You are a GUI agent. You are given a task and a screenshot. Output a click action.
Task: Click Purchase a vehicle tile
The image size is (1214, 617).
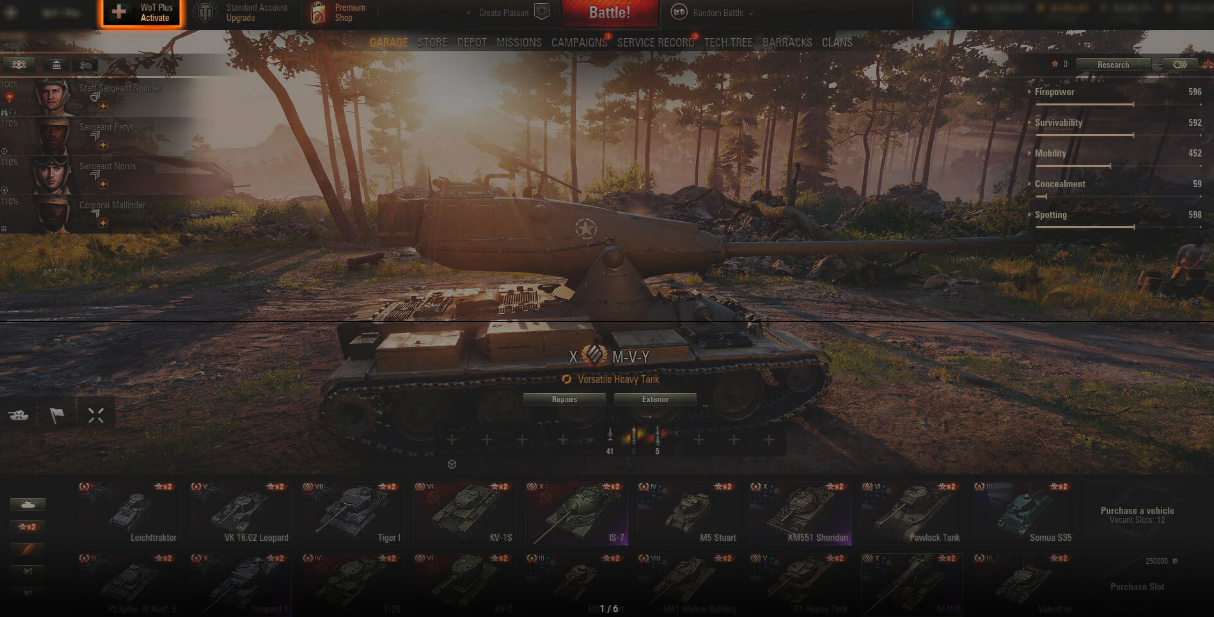click(x=1137, y=514)
